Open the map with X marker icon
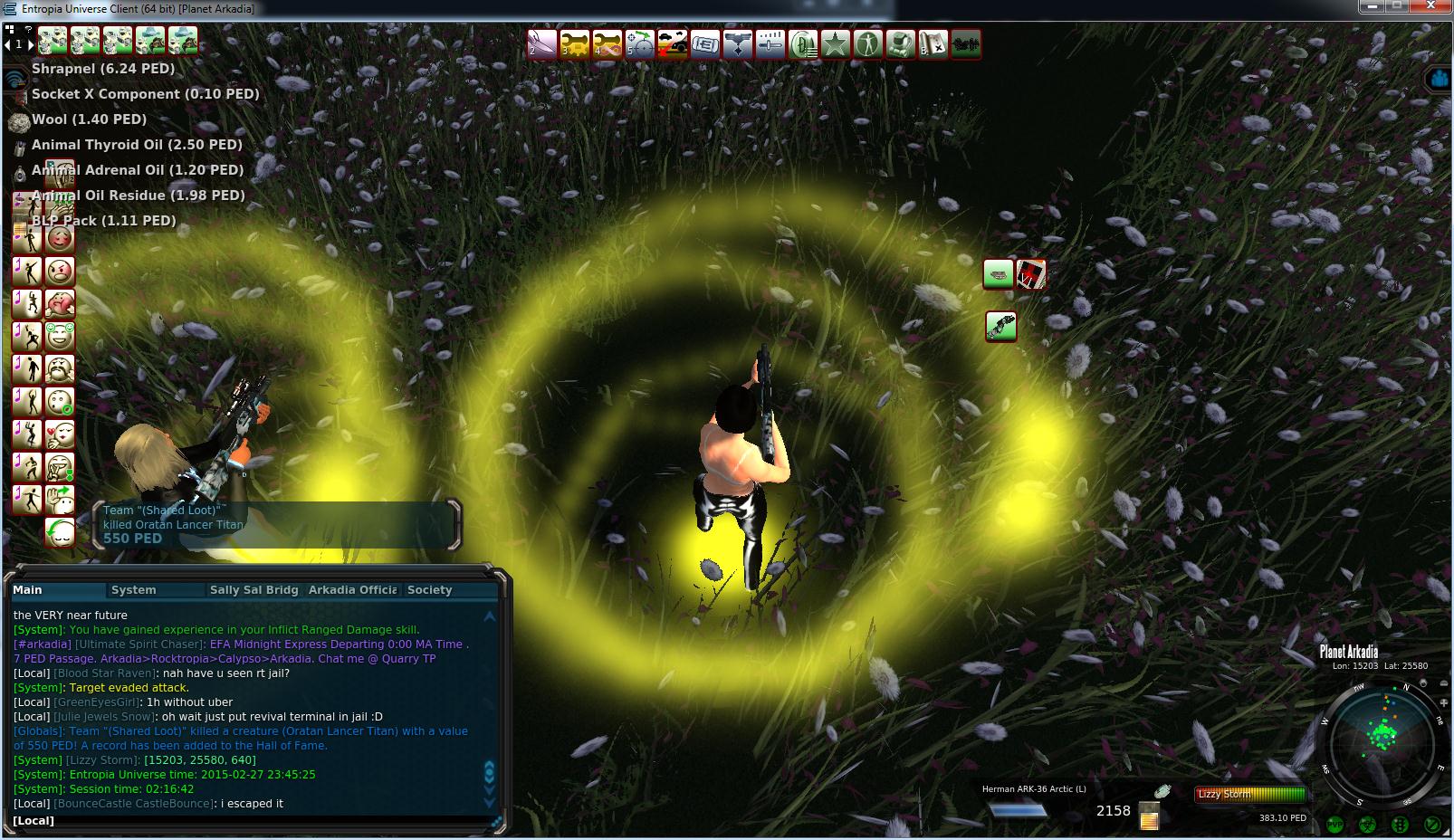 (x=933, y=43)
